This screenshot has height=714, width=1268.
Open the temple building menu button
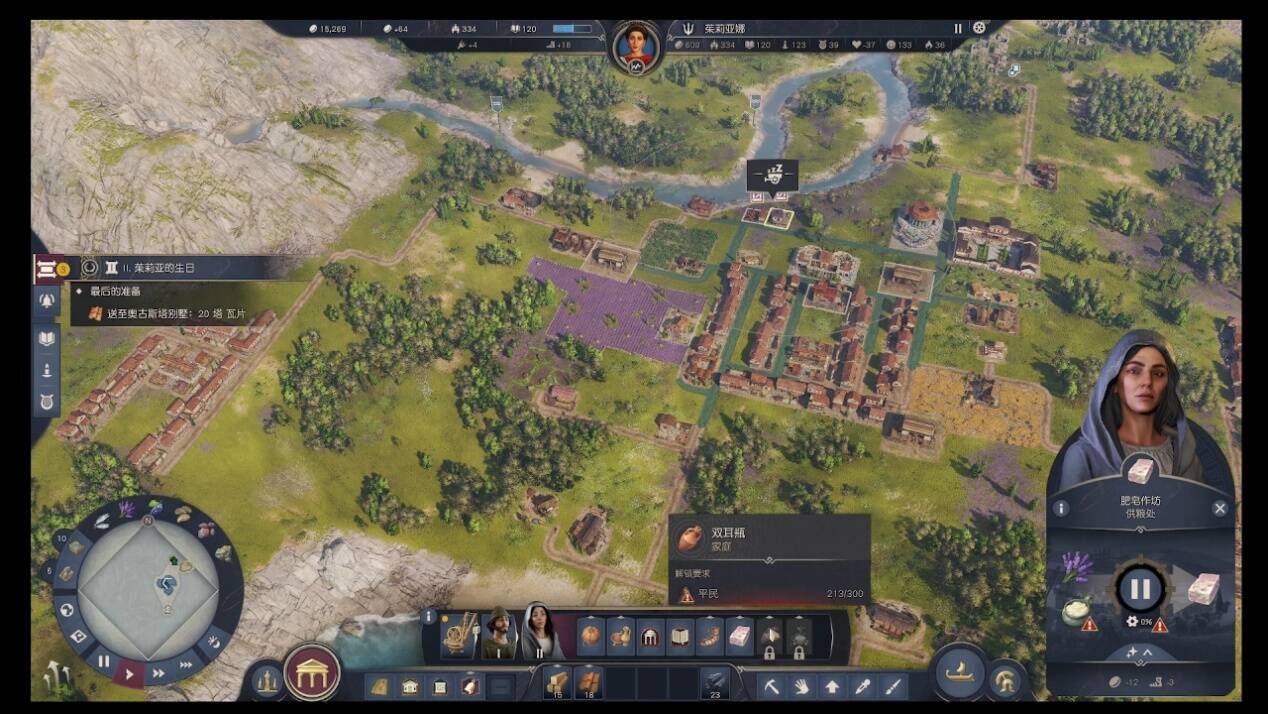tap(312, 672)
